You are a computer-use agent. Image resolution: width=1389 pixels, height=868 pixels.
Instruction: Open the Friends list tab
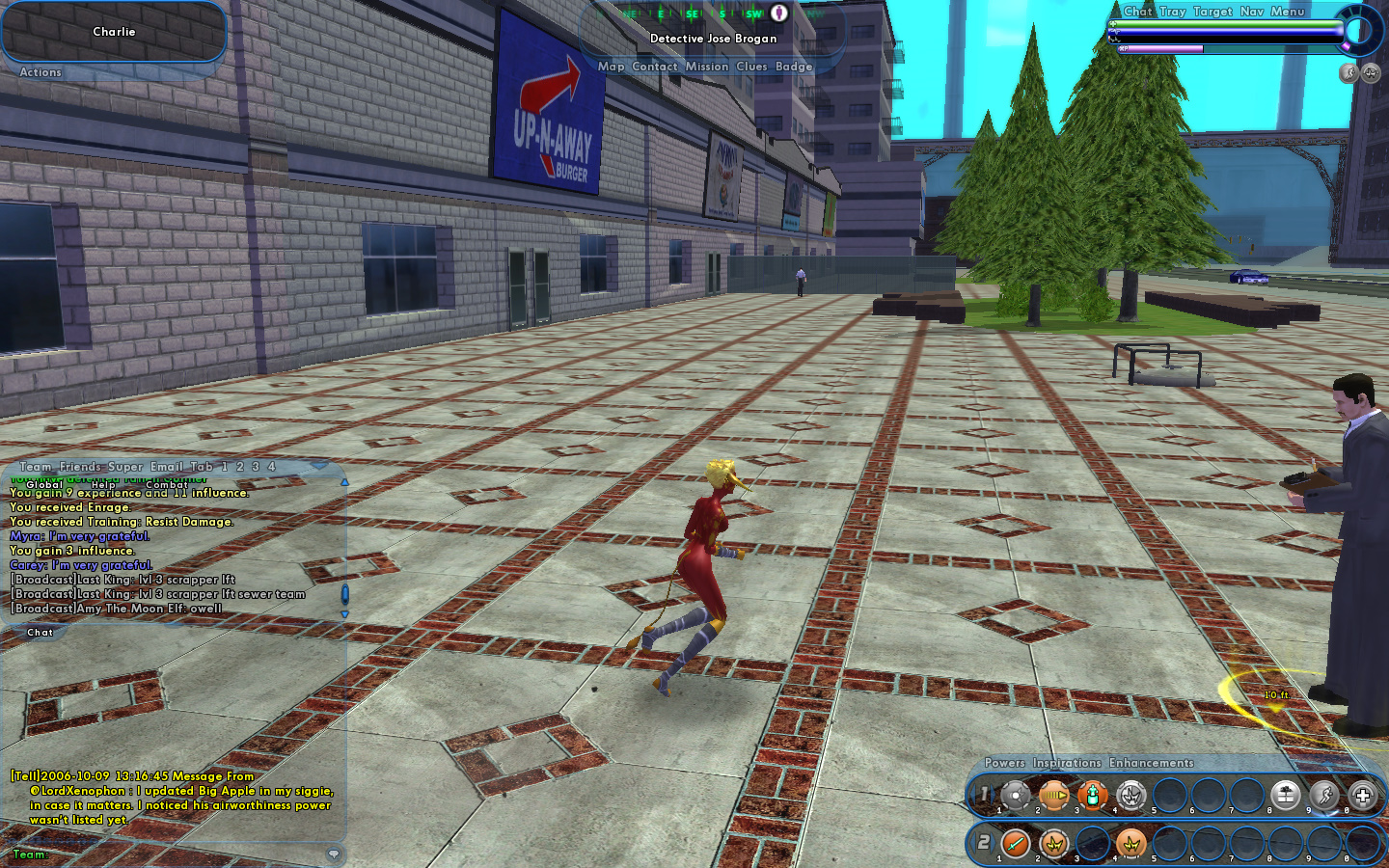[x=80, y=467]
